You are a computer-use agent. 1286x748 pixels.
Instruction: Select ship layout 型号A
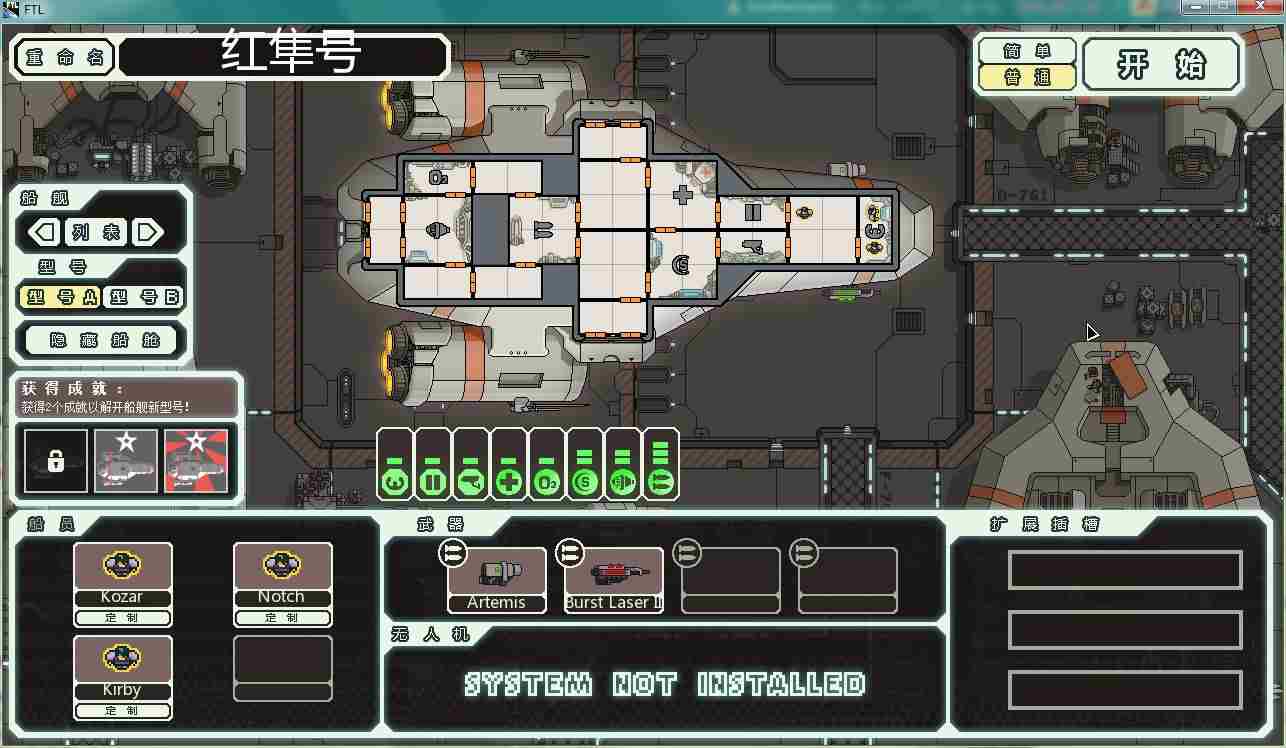[61, 297]
